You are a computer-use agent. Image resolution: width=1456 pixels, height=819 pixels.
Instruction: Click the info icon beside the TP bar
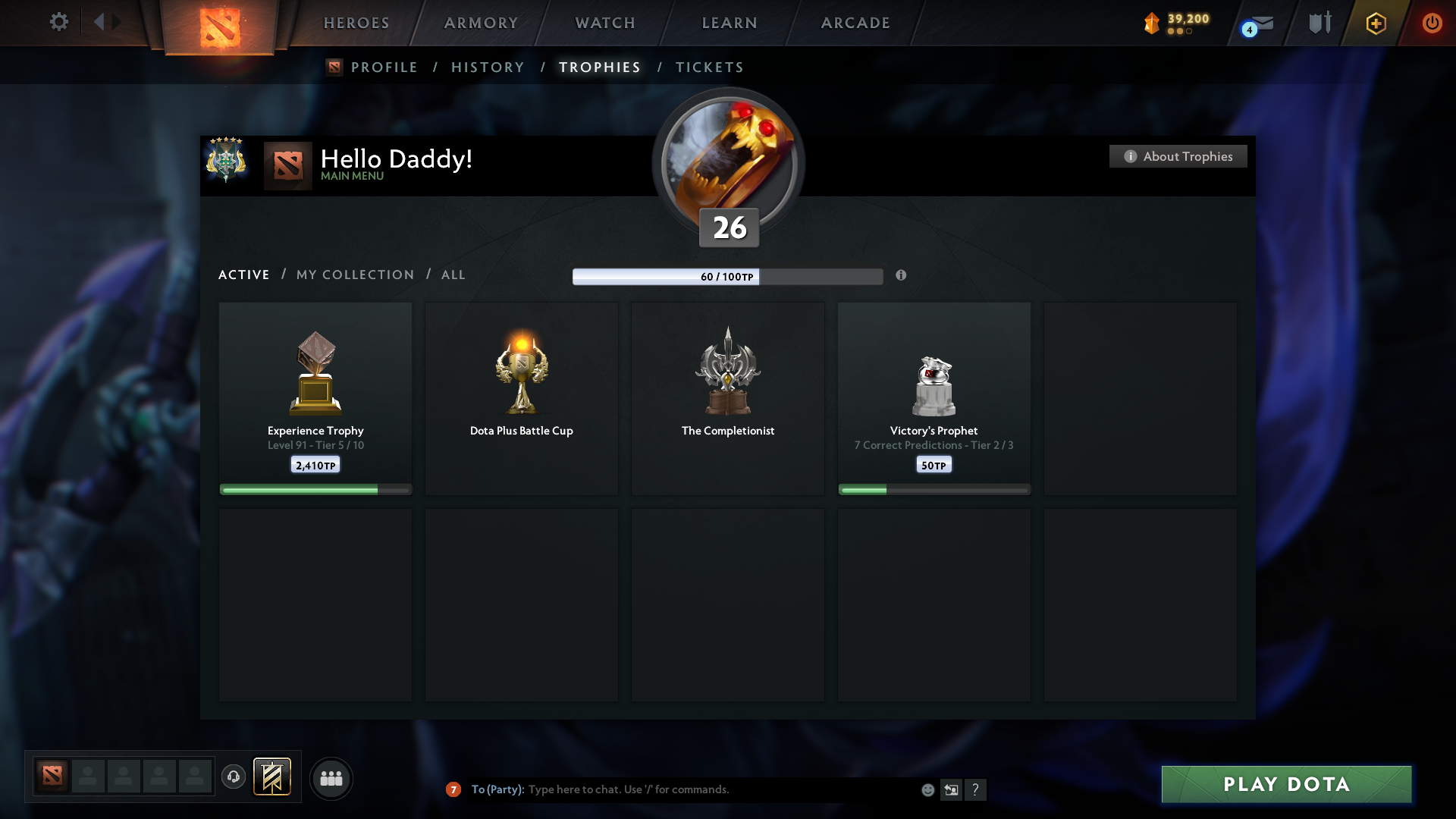click(x=902, y=276)
